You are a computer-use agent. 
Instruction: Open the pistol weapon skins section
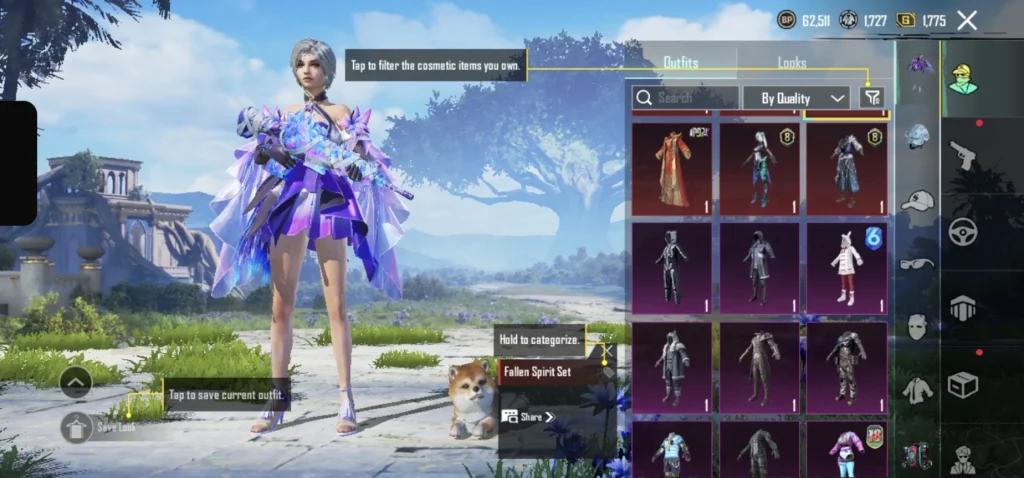tap(963, 155)
